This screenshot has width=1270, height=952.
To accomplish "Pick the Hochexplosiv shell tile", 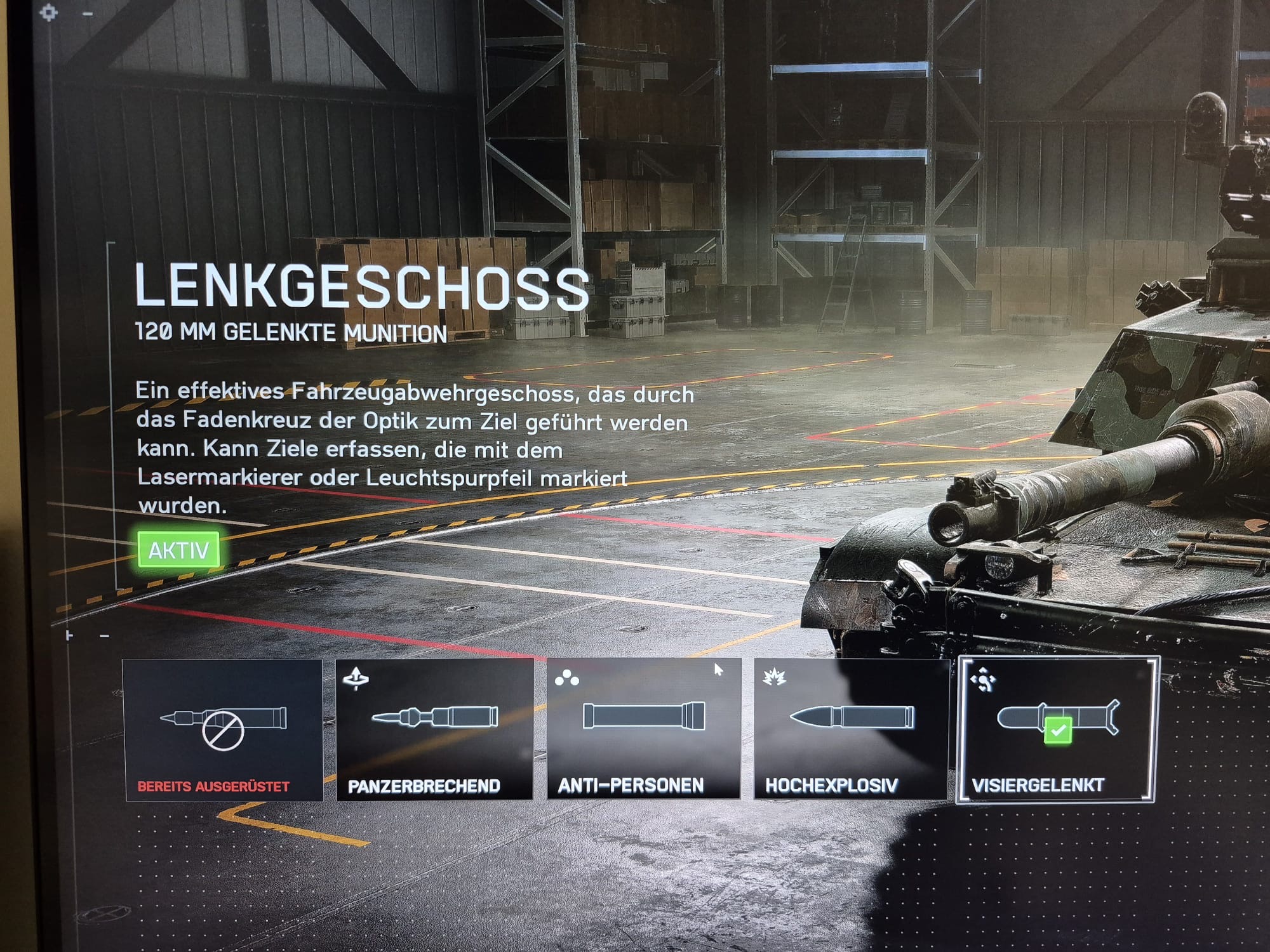I will [851, 730].
